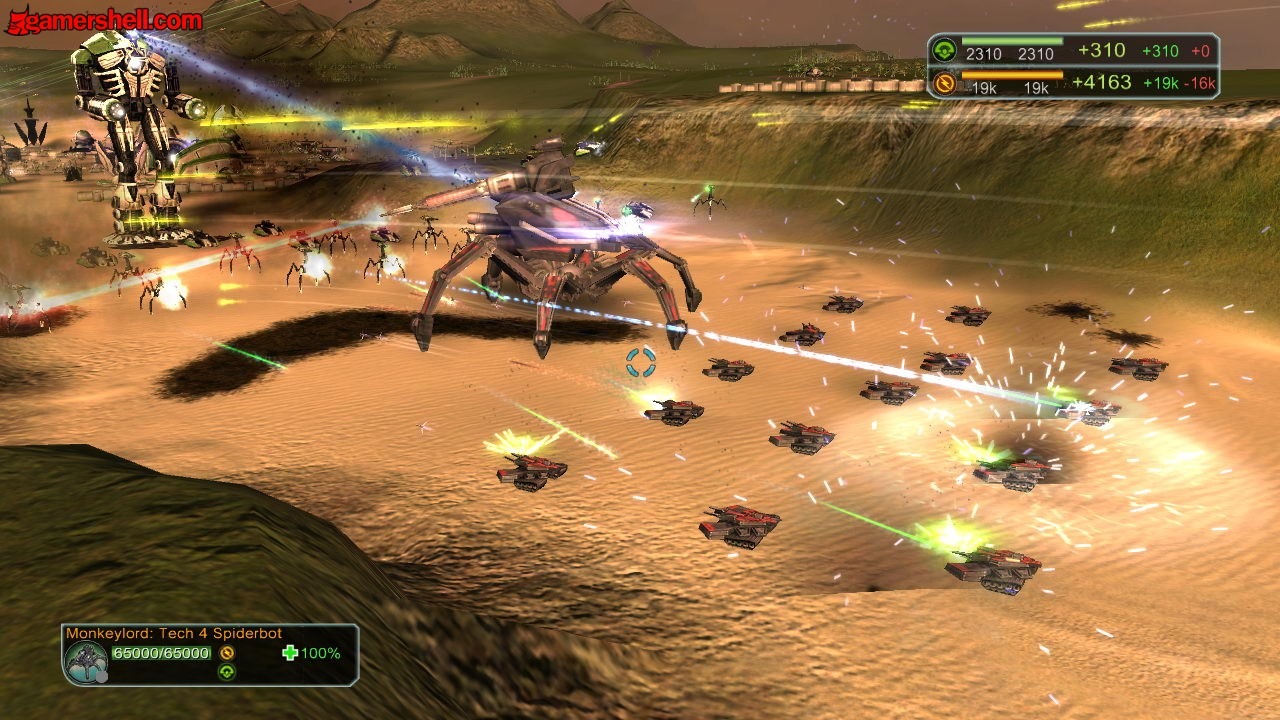The height and width of the screenshot is (720, 1280).
Task: Click the orange energy icon in the resource panel
Action: [943, 82]
